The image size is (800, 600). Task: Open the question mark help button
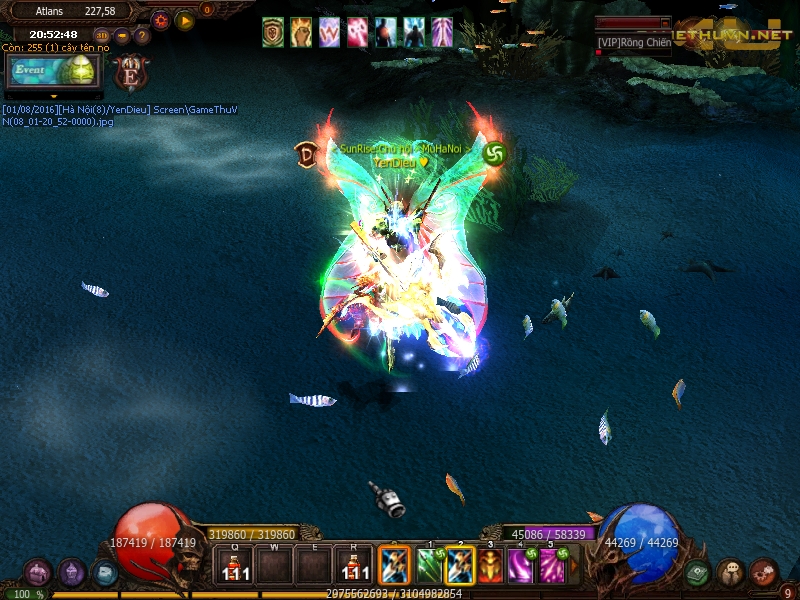point(142,36)
